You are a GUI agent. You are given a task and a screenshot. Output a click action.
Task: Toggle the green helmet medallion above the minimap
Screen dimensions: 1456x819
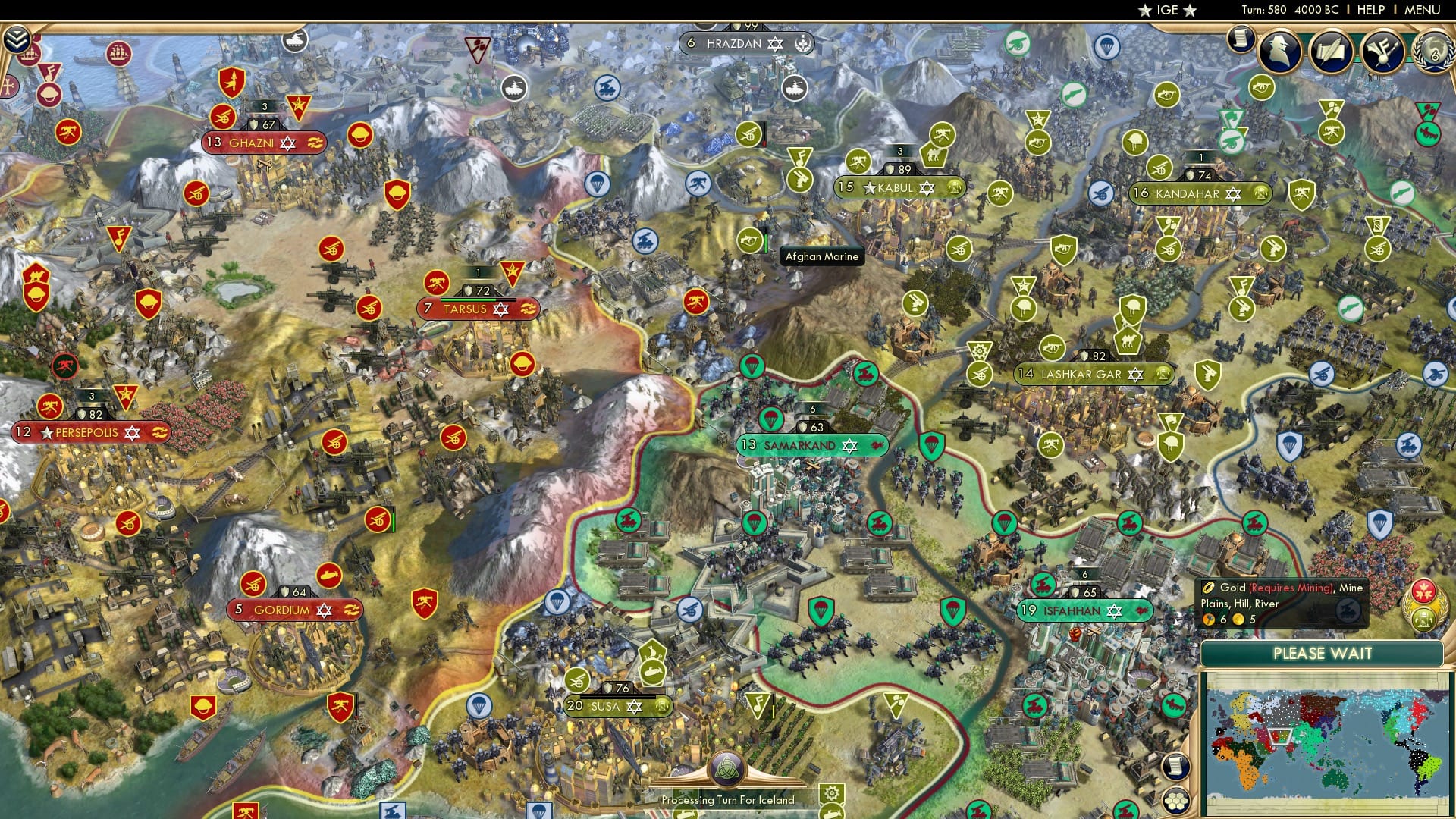coord(1423,619)
